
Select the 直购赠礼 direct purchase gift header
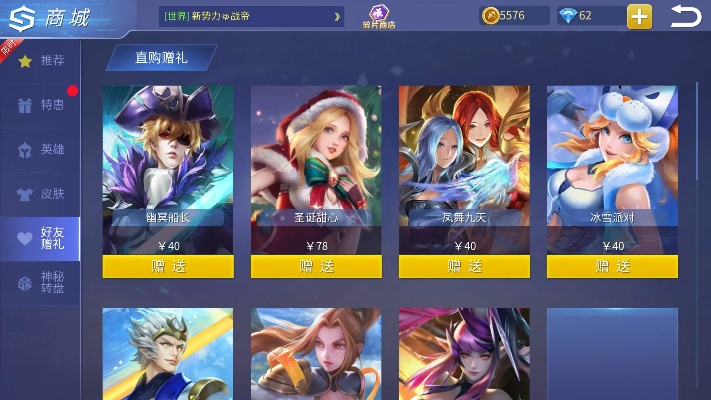pyautogui.click(x=161, y=58)
